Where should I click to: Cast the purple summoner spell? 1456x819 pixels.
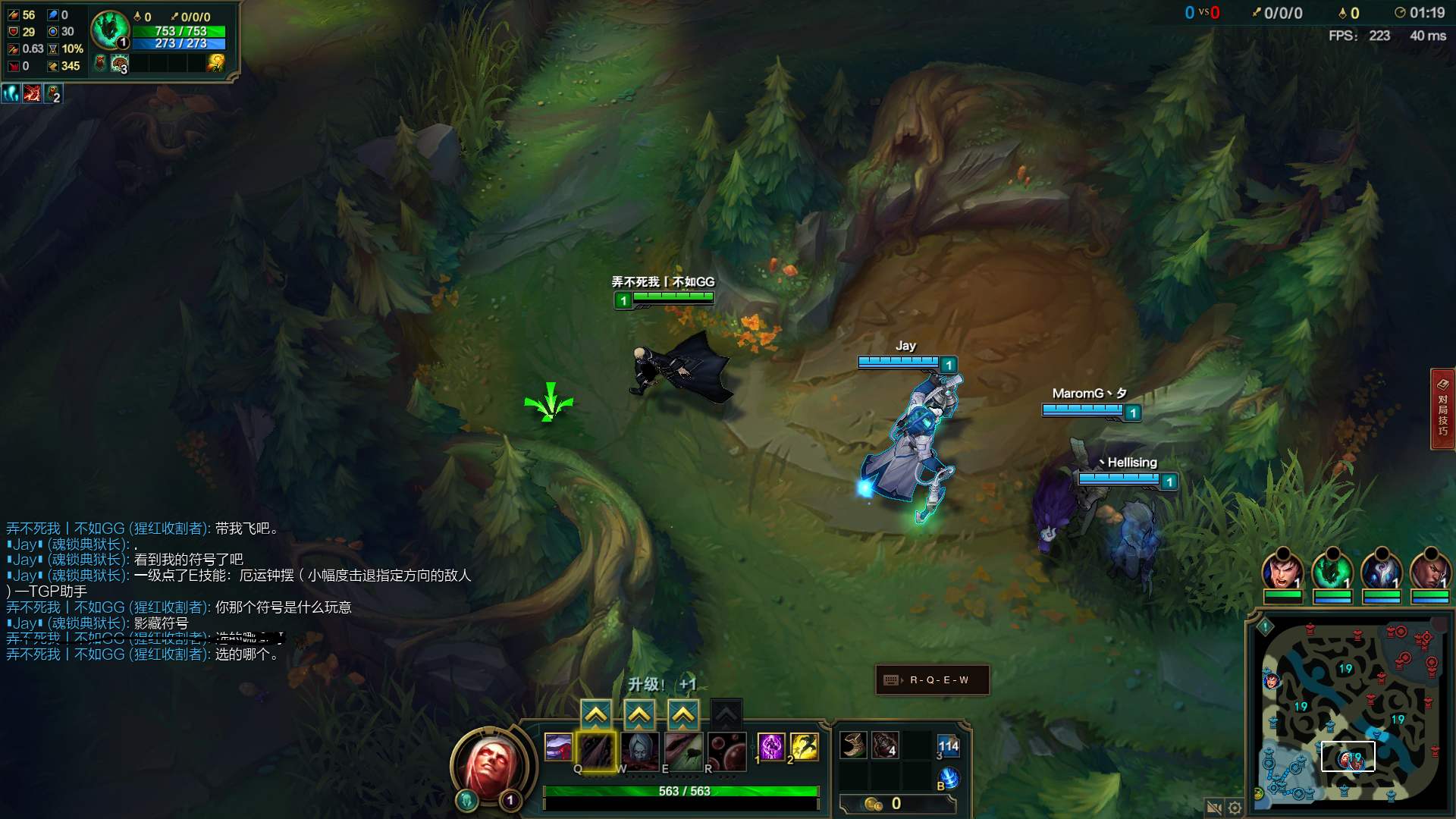(771, 746)
